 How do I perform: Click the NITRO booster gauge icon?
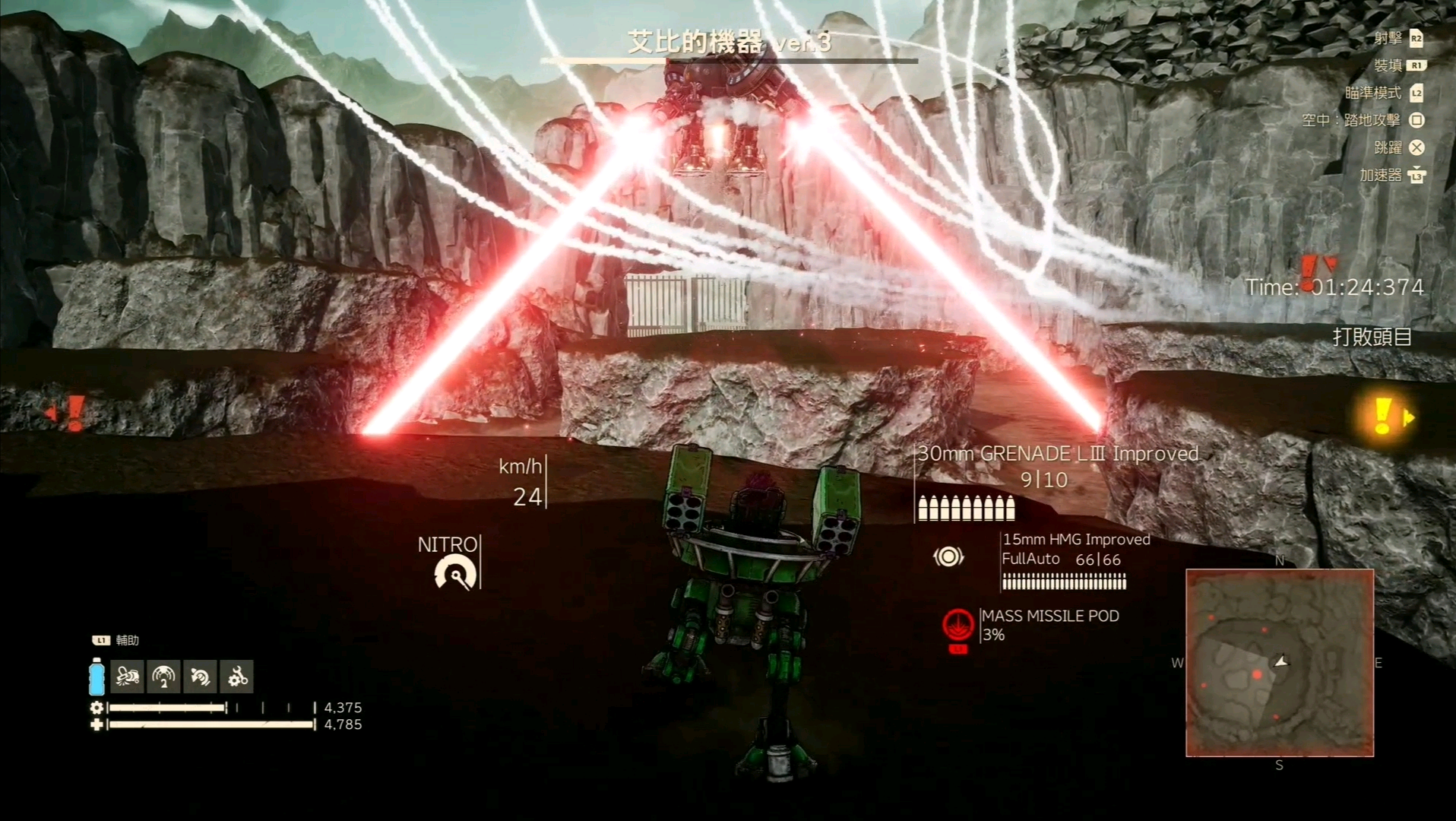click(x=455, y=574)
